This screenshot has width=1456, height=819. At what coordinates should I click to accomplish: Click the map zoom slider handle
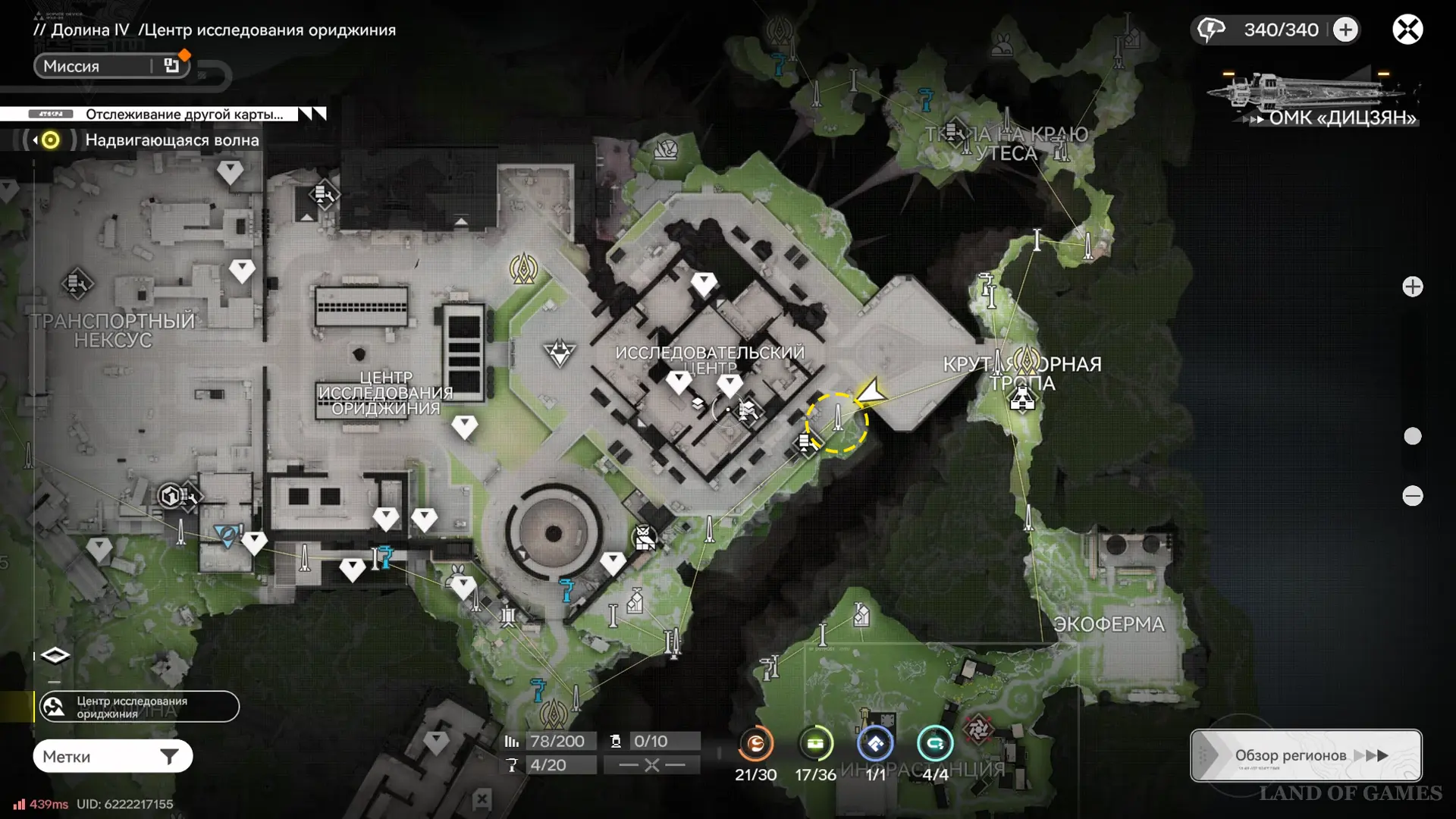click(x=1412, y=436)
